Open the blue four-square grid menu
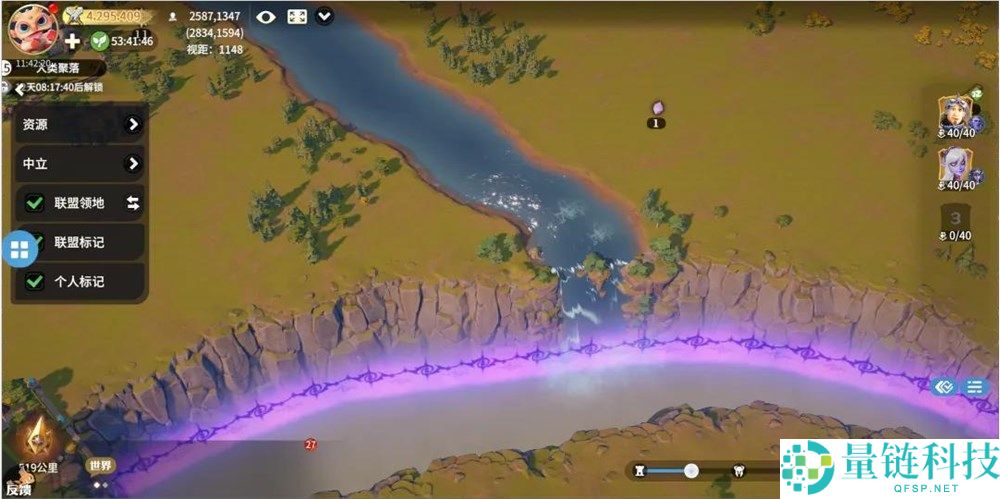The width and height of the screenshot is (1000, 499). 20,250
